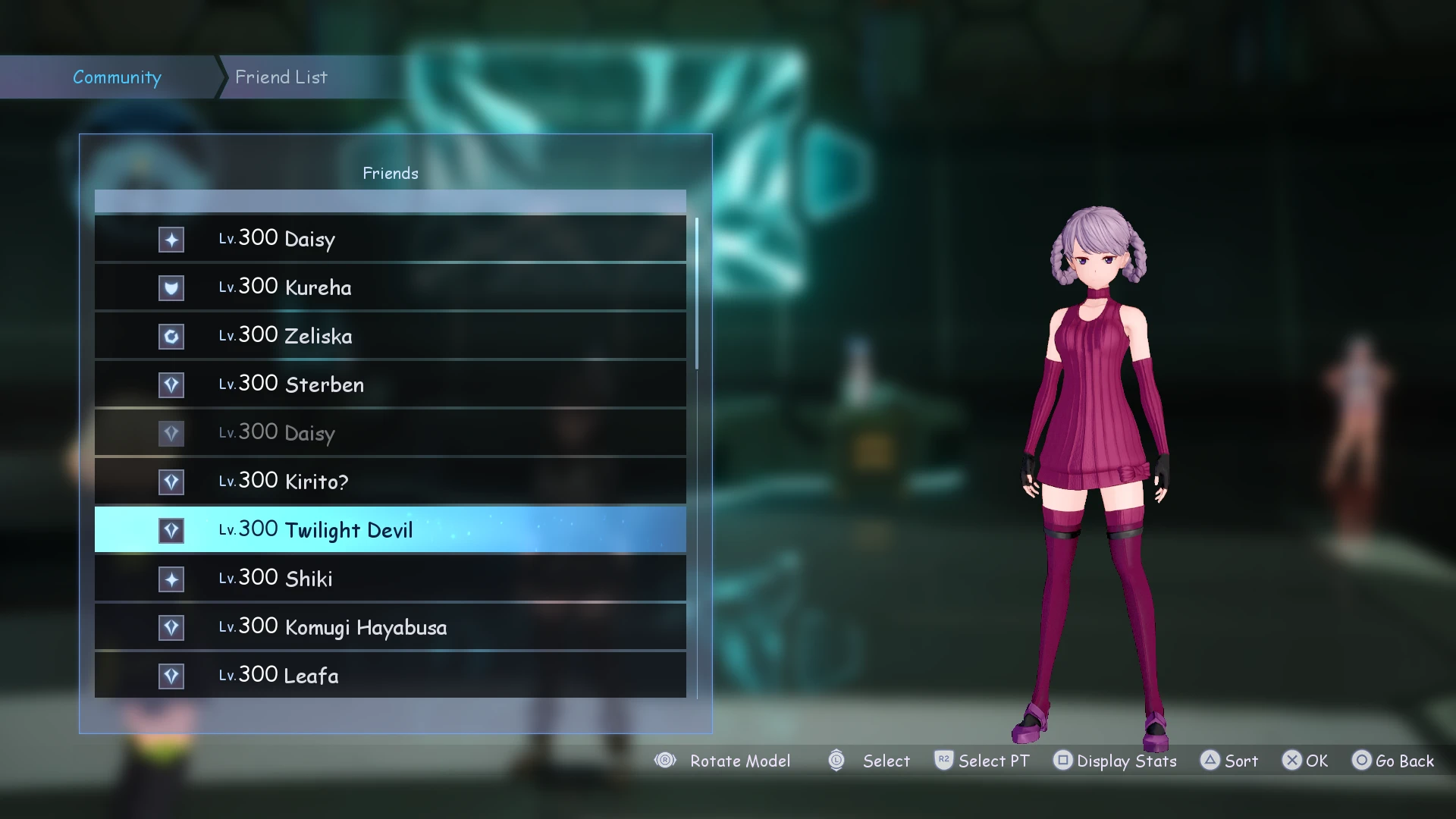Select Kureha in the friends list

click(x=390, y=287)
